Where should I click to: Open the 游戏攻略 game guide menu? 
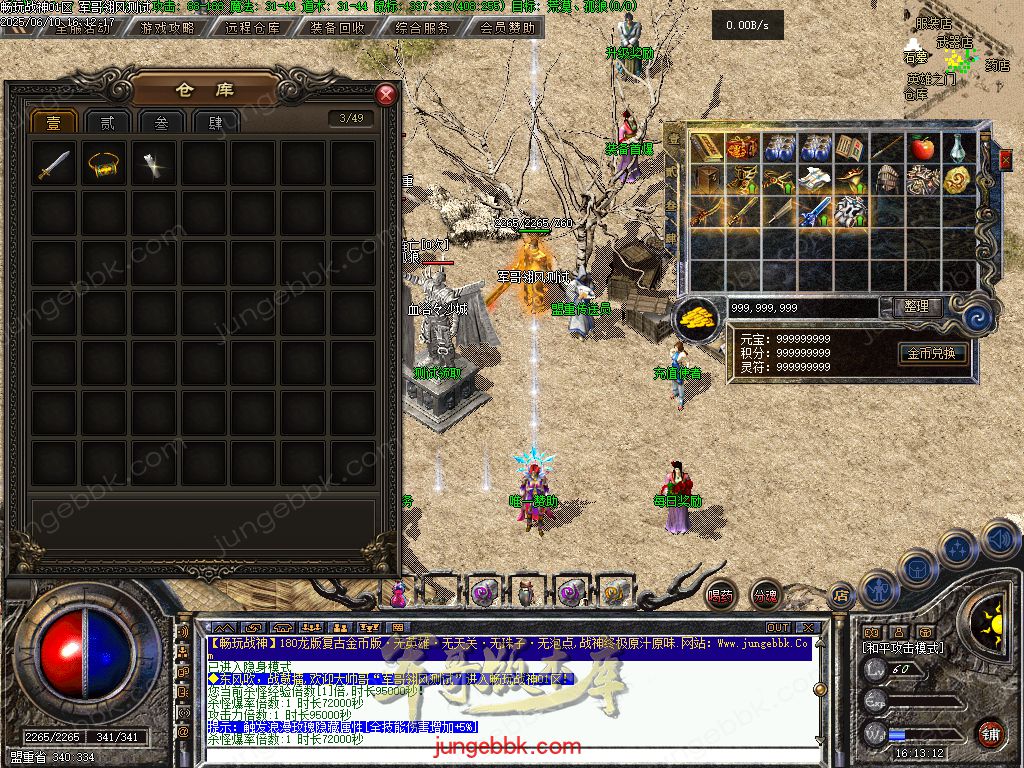coord(168,28)
